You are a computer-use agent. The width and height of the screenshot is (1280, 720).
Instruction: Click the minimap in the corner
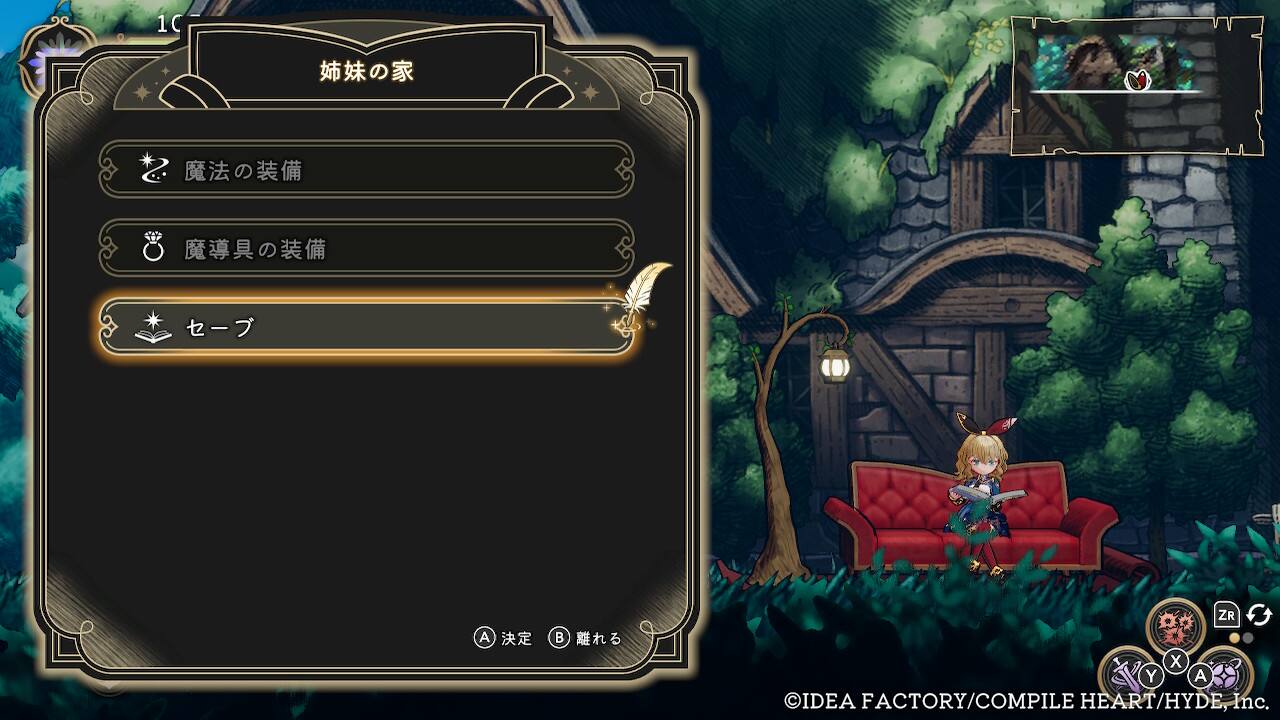1134,85
